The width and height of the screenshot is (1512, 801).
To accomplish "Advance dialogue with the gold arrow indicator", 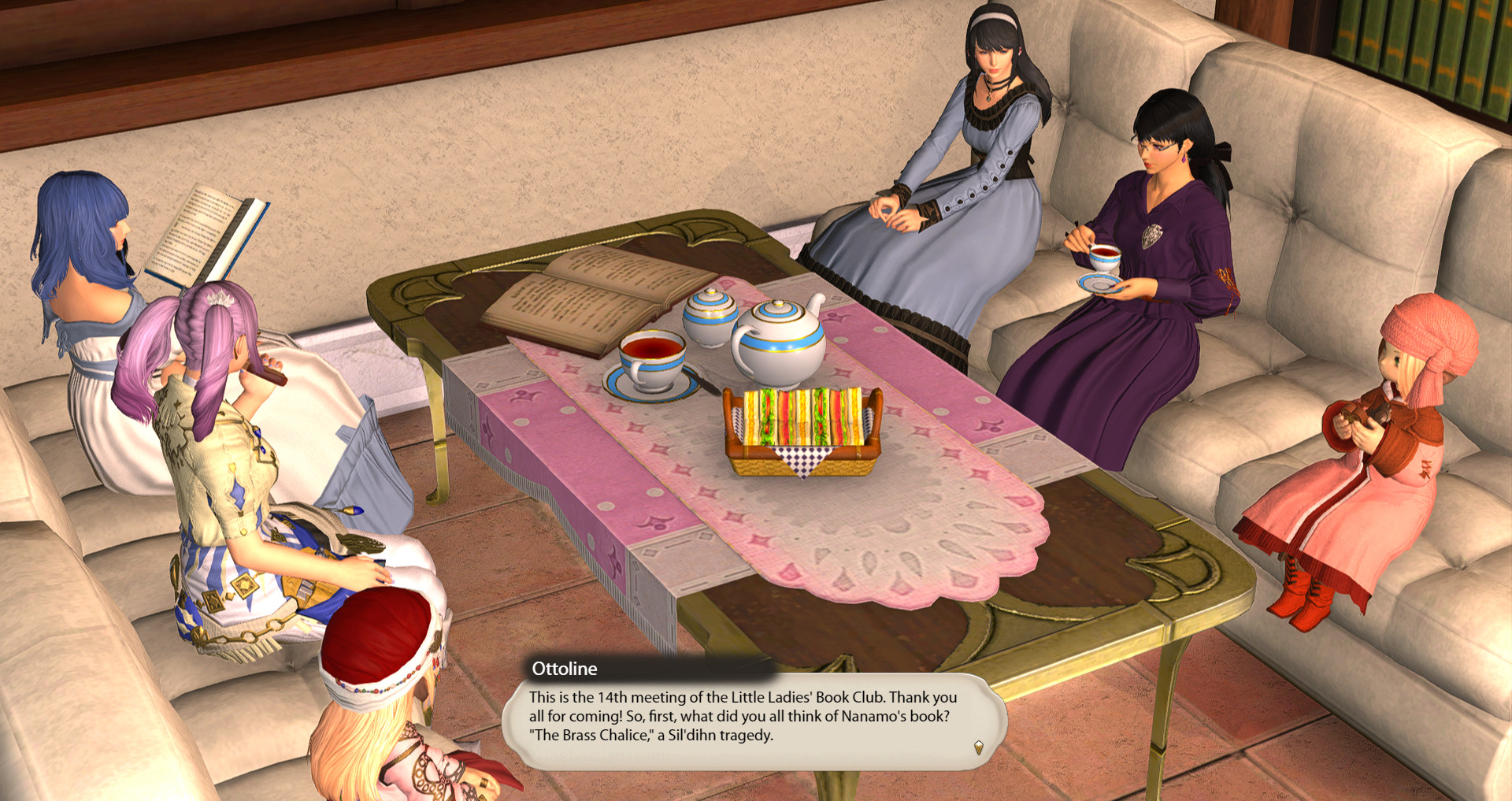I will tap(979, 747).
